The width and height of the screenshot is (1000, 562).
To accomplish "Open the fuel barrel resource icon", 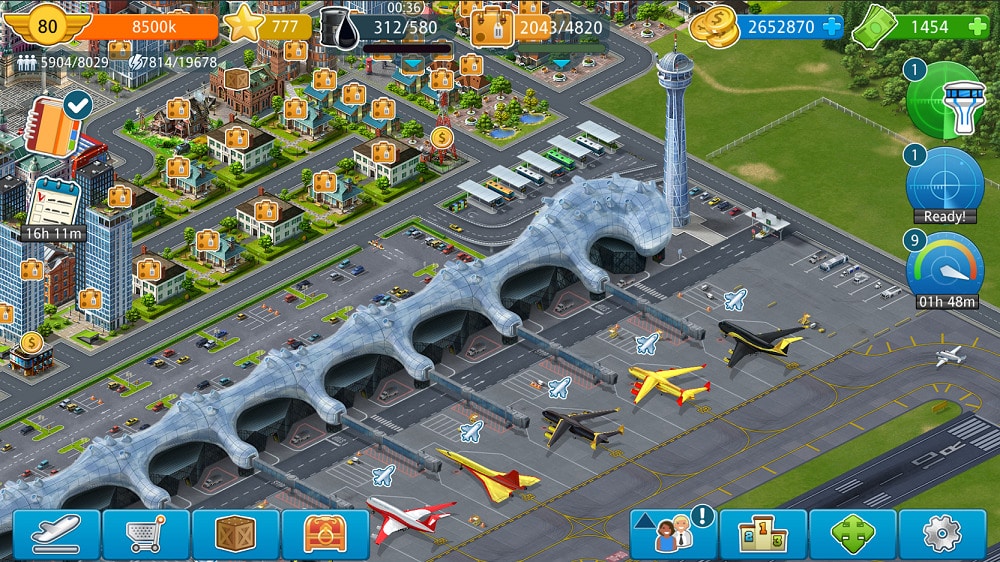I will pyautogui.click(x=341, y=26).
